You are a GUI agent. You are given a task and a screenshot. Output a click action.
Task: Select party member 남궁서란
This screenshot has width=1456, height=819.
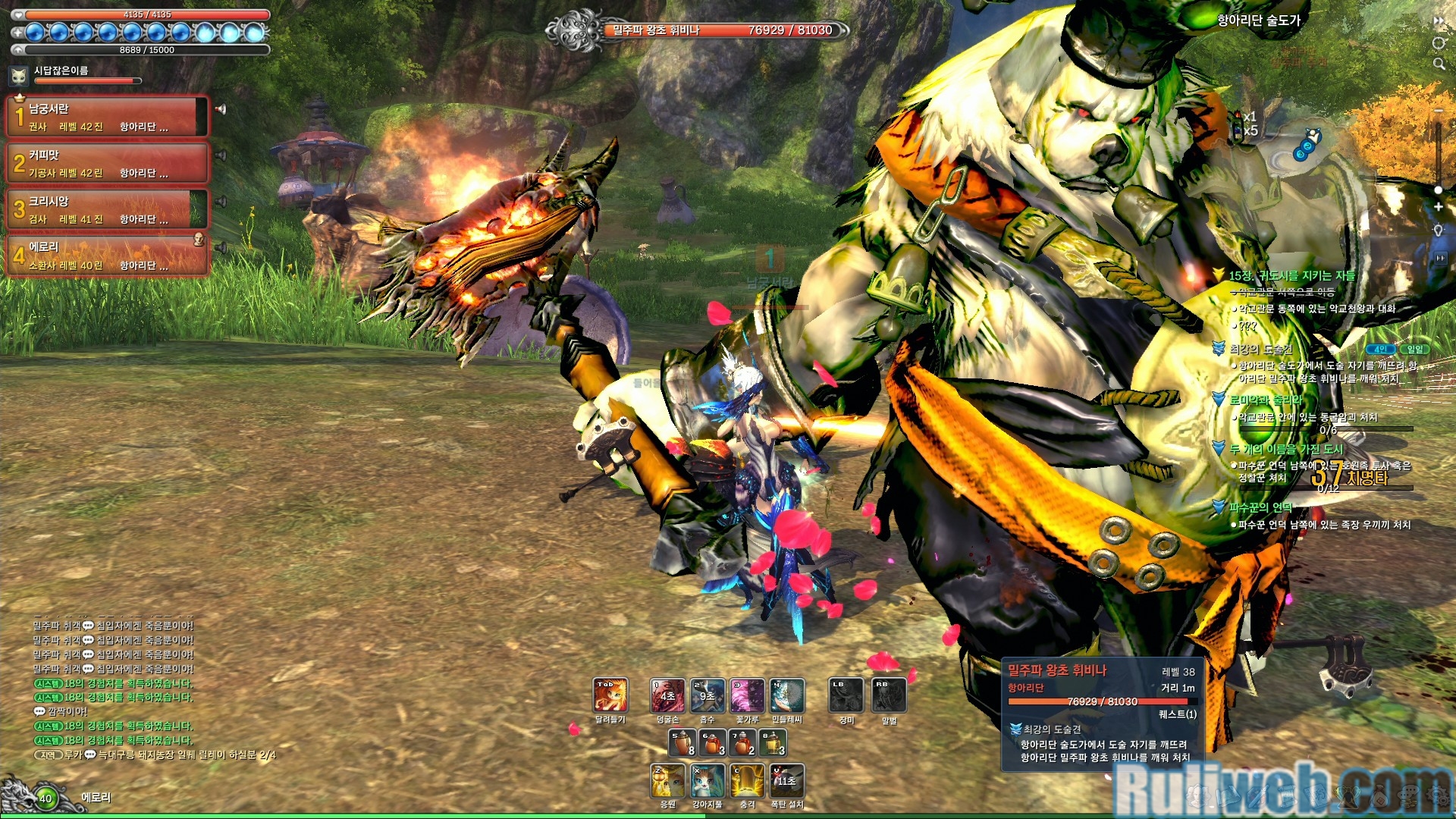tap(106, 117)
